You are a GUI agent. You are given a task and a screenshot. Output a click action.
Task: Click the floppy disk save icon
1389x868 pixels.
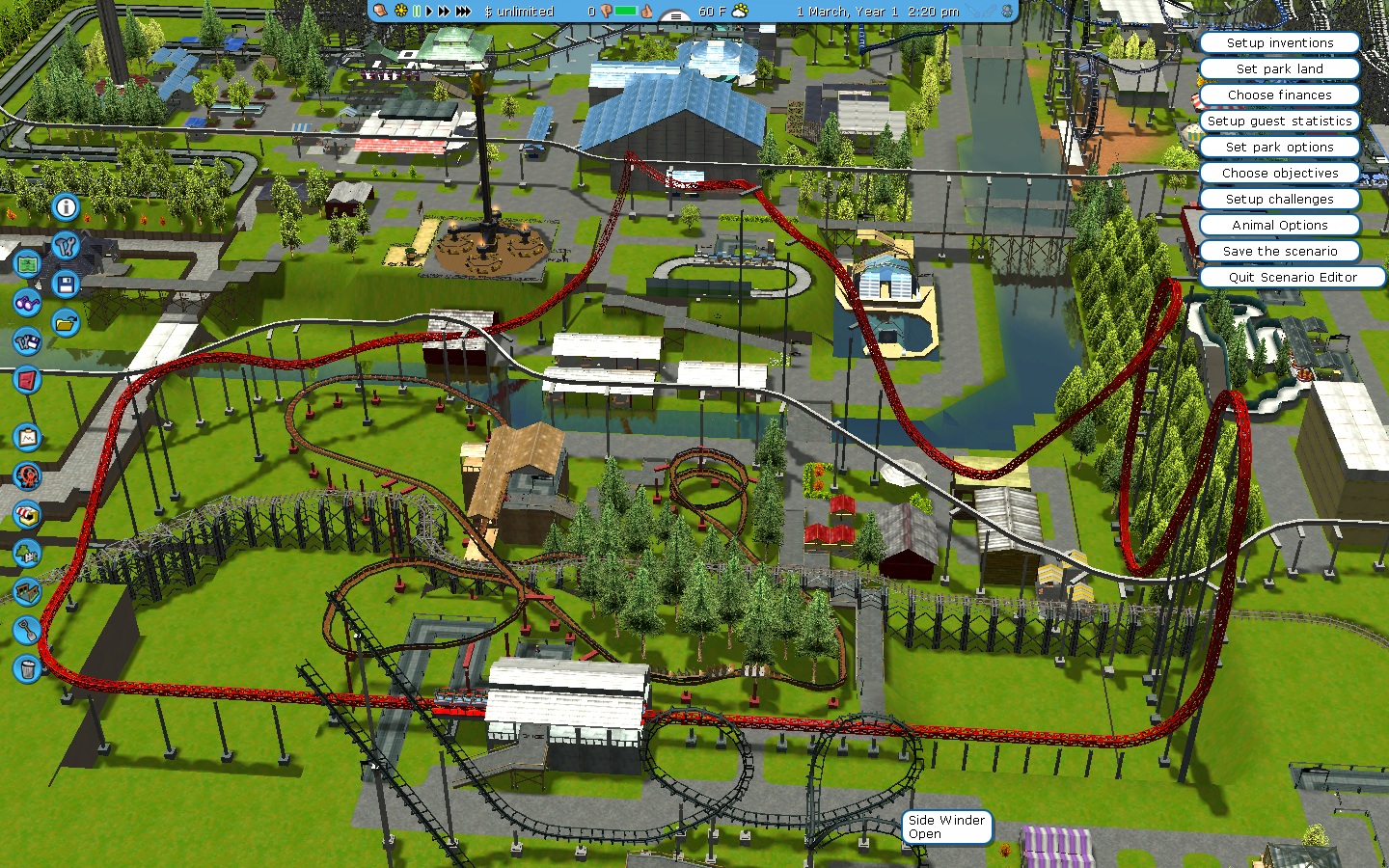[66, 285]
